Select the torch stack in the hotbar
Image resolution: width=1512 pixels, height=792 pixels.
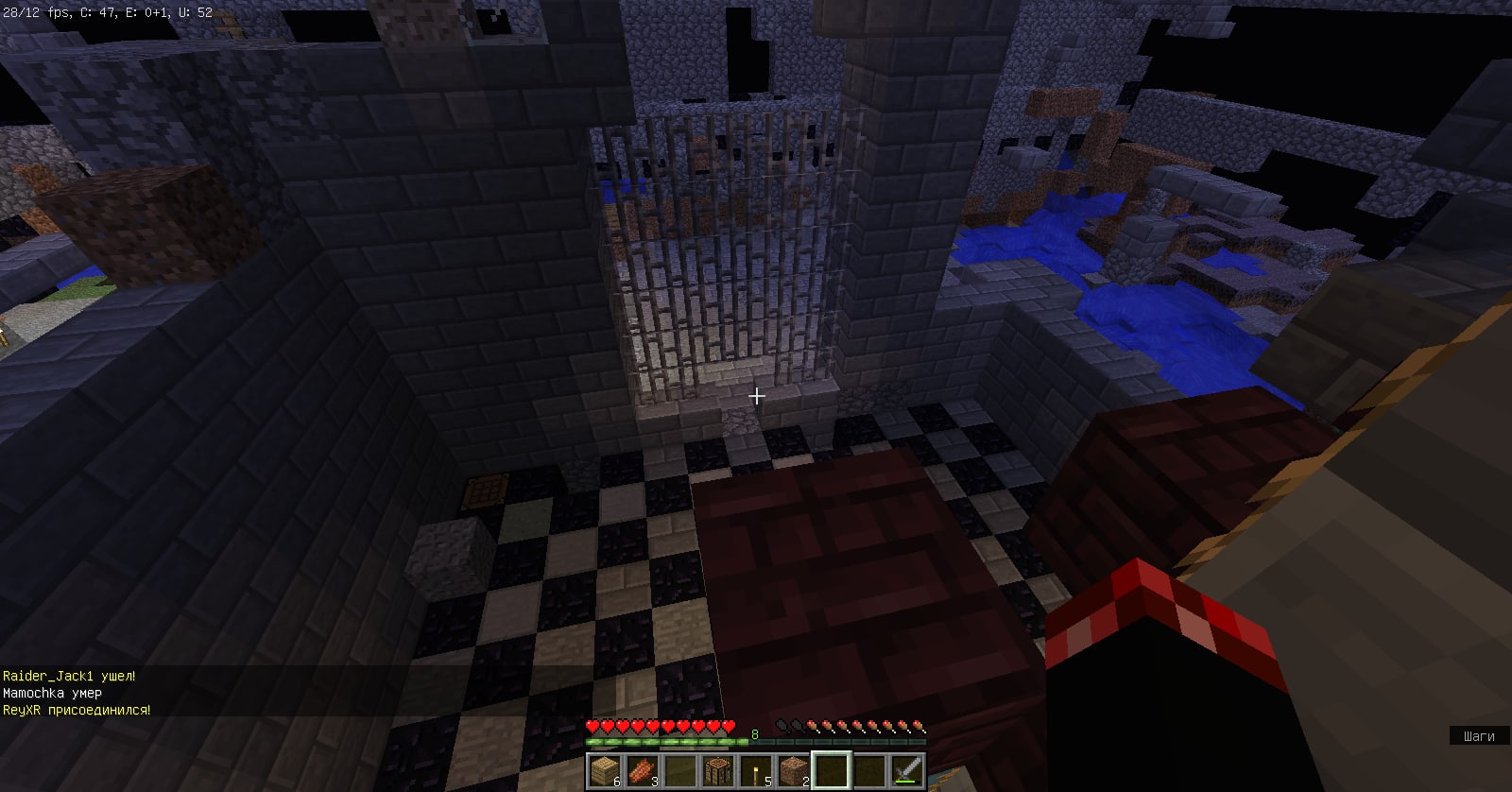756,771
